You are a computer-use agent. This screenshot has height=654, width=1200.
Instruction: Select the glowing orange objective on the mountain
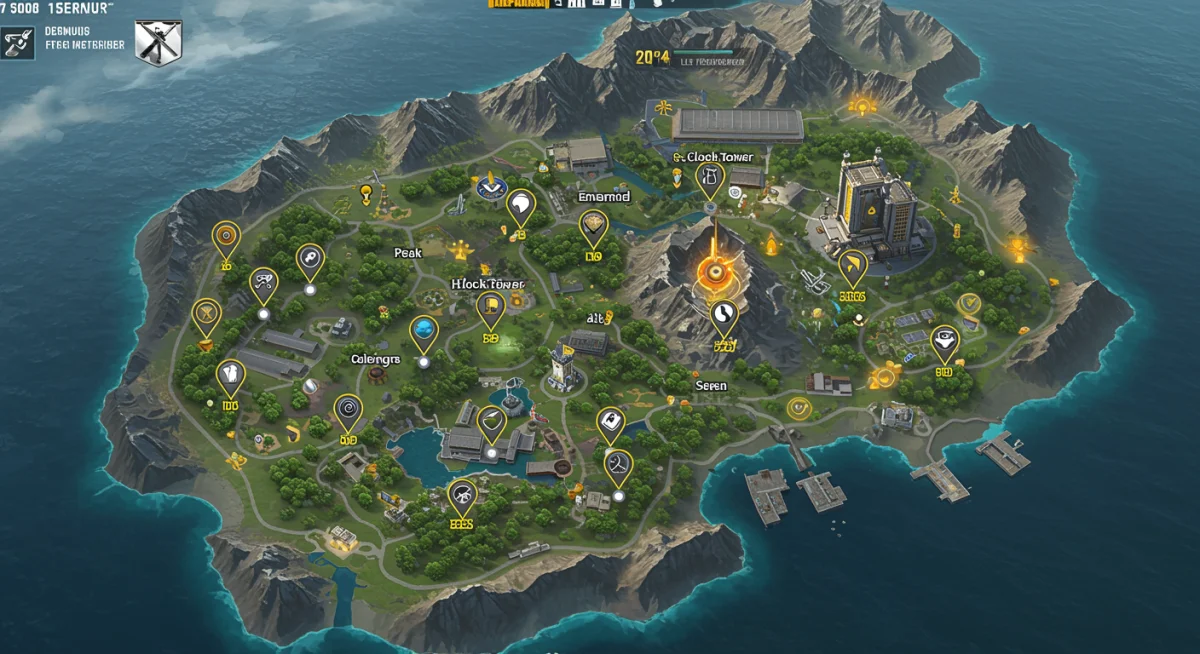[714, 270]
